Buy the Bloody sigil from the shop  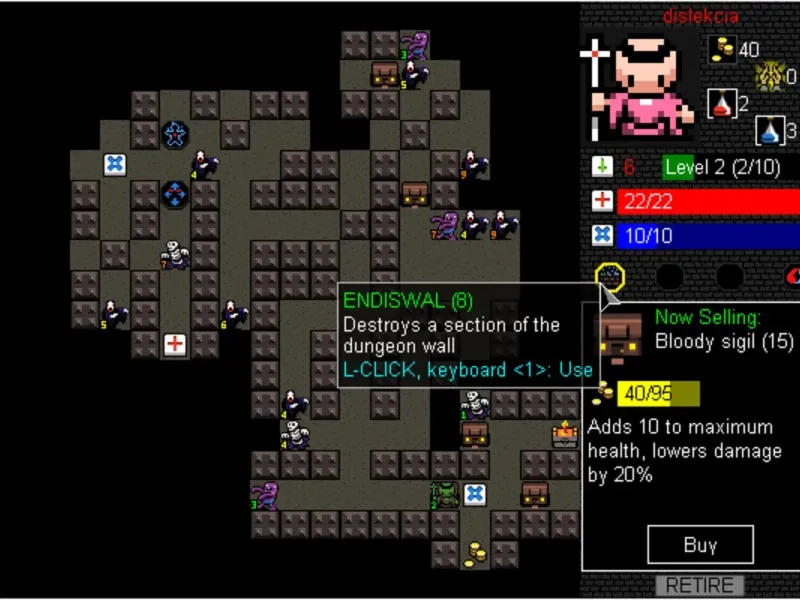[699, 546]
